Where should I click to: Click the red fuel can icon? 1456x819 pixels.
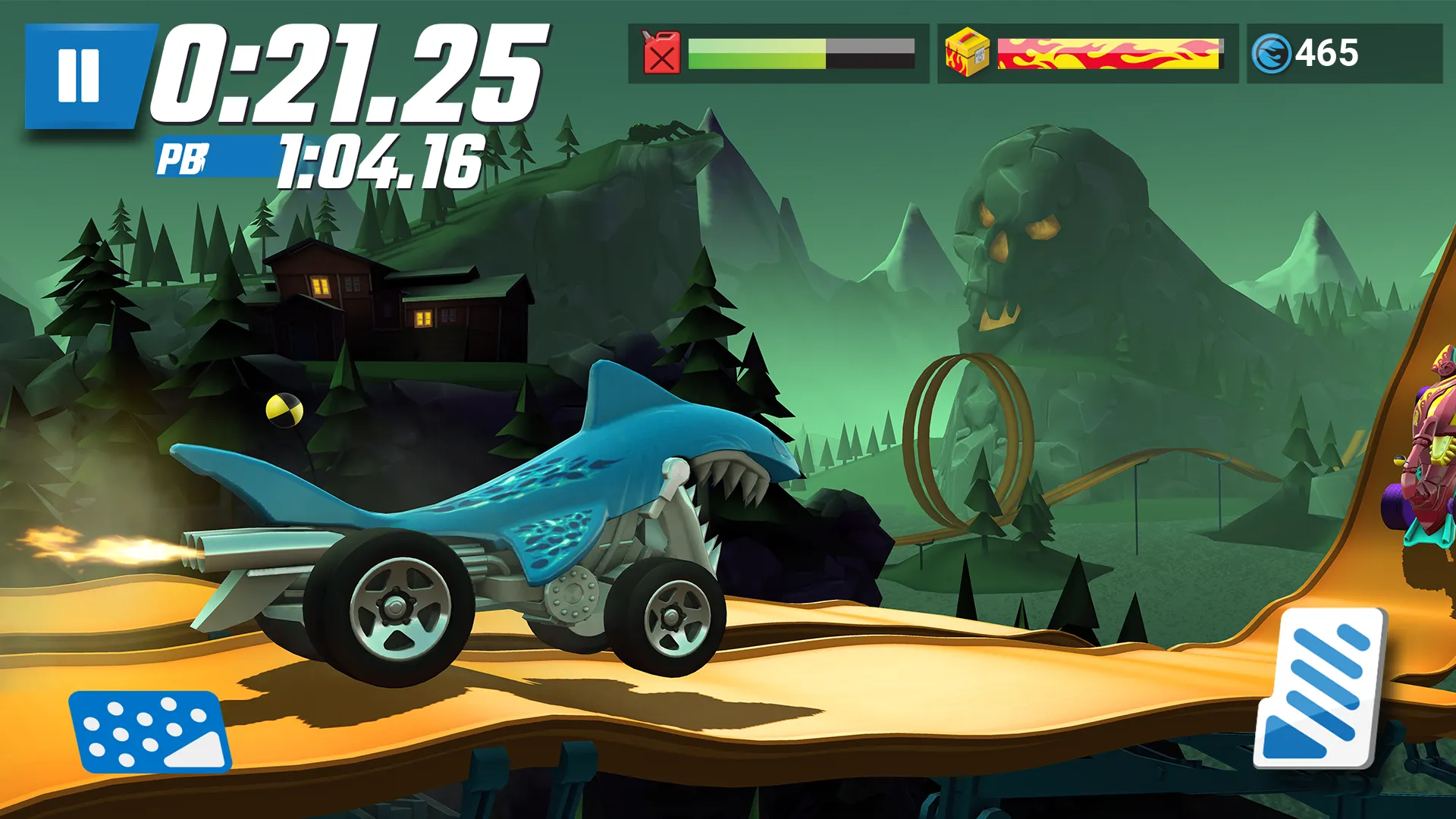(x=661, y=53)
